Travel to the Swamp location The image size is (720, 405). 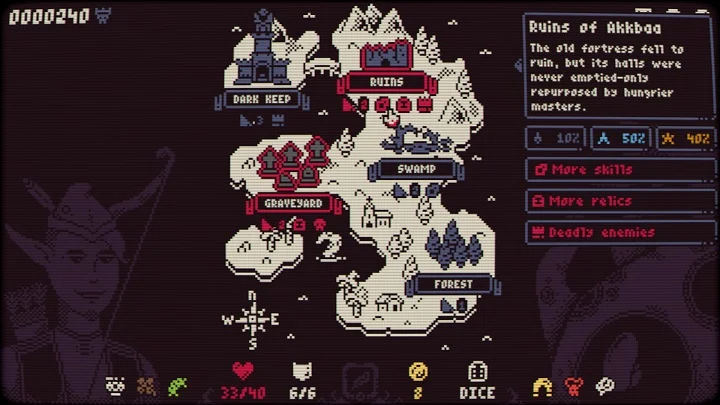[416, 169]
